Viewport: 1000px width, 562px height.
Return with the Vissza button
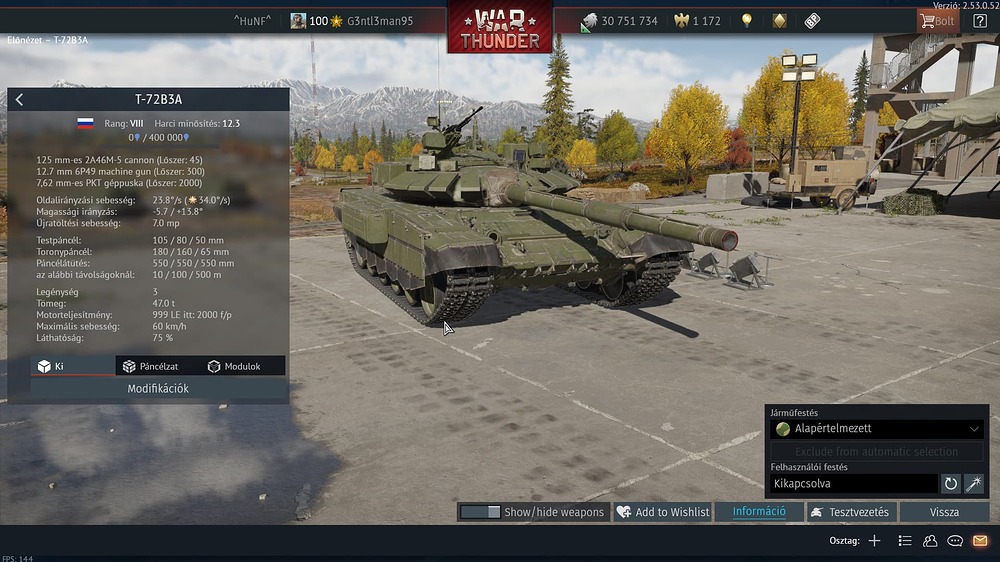coord(944,512)
